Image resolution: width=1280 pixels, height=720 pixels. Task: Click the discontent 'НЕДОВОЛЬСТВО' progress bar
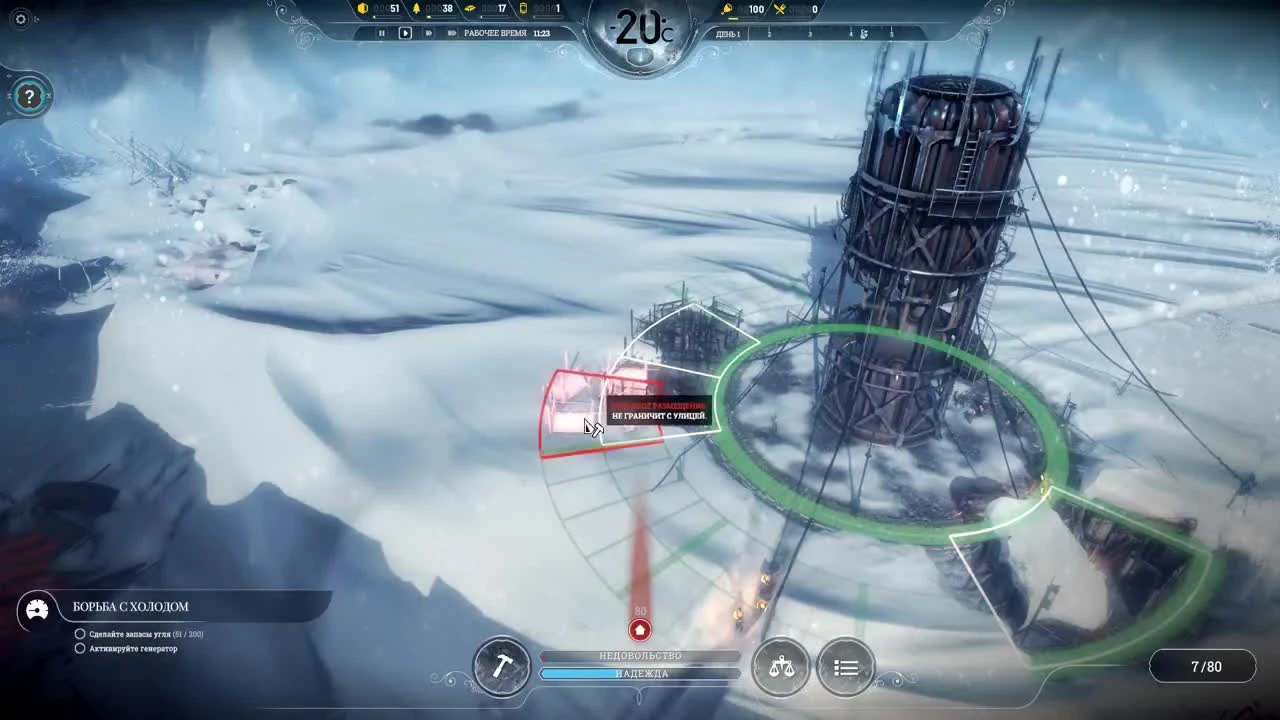coord(640,656)
